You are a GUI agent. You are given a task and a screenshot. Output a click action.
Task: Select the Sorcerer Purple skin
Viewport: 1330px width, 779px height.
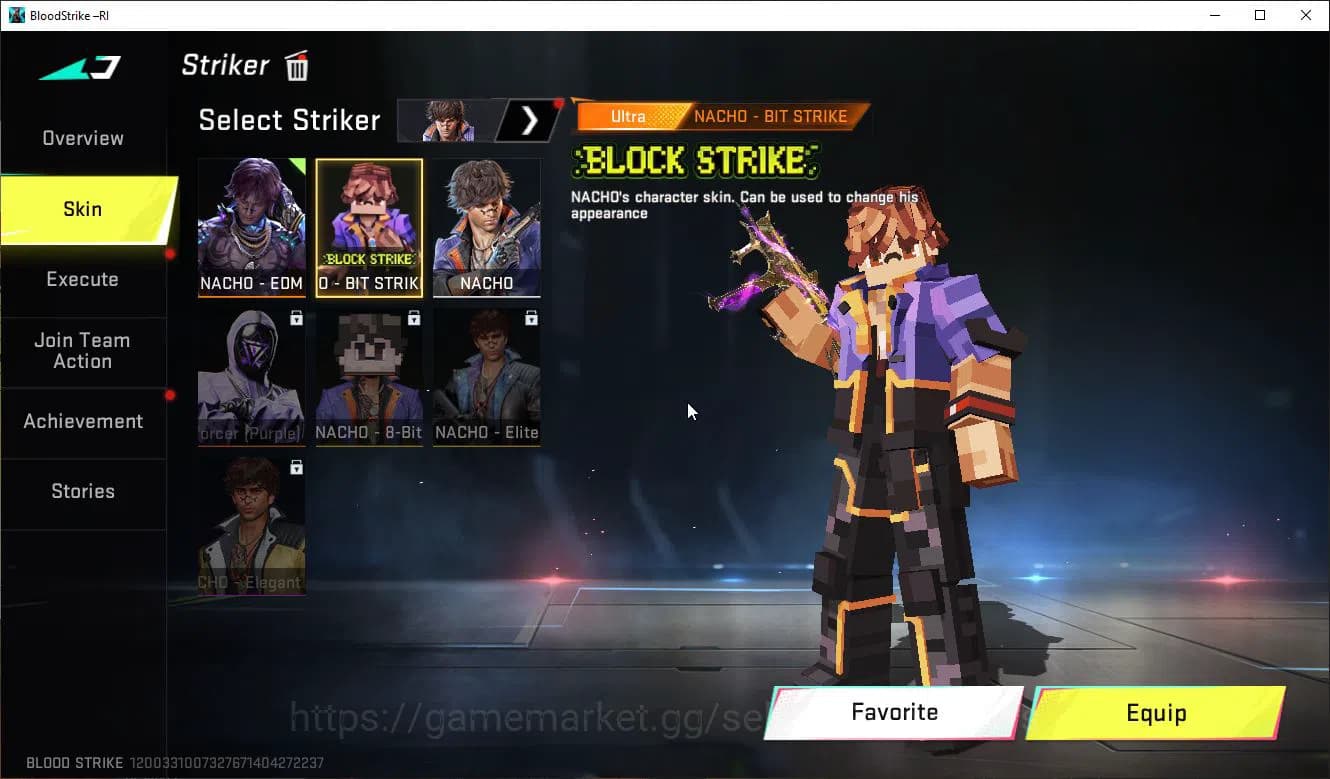251,378
